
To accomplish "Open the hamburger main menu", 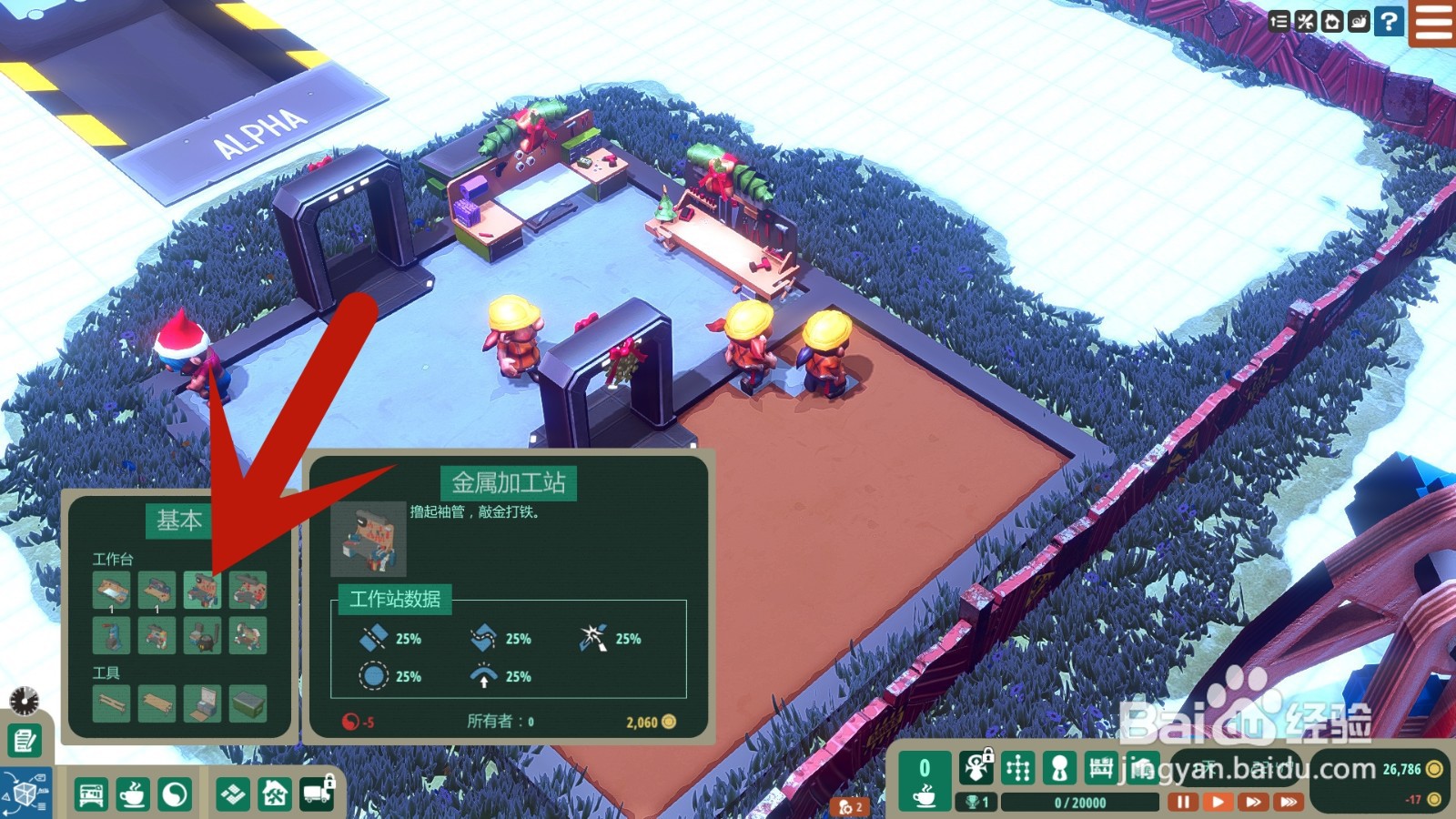I will 1433,22.
